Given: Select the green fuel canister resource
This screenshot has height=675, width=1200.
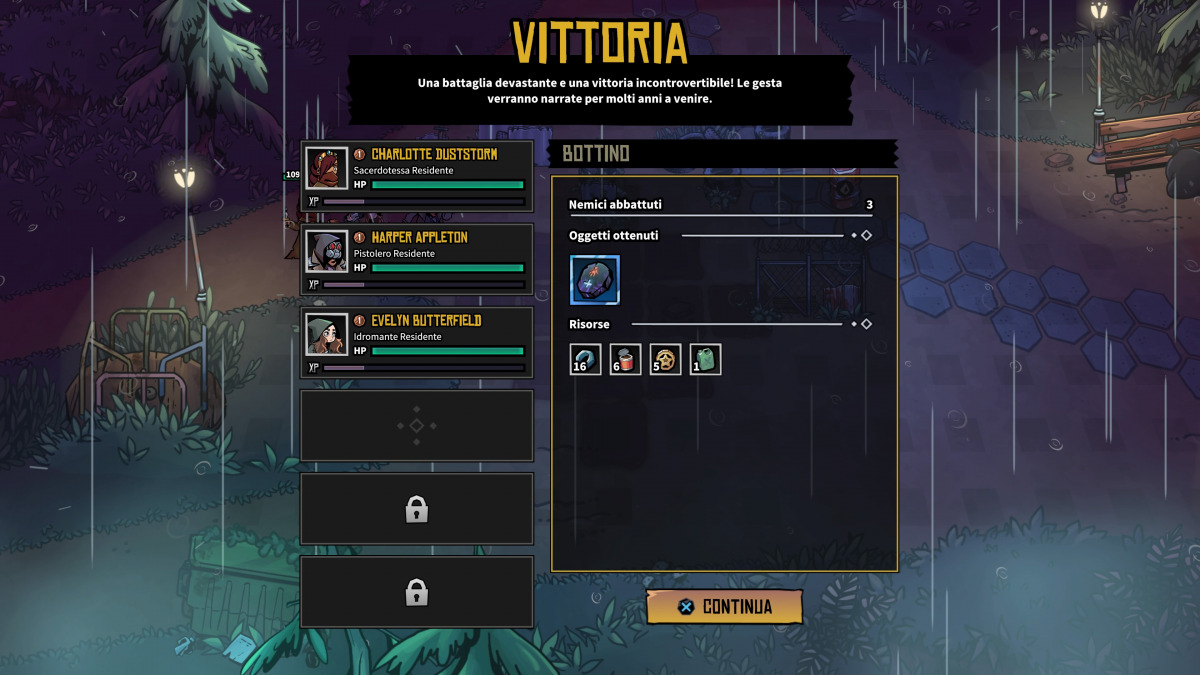Looking at the screenshot, I should click(x=705, y=359).
